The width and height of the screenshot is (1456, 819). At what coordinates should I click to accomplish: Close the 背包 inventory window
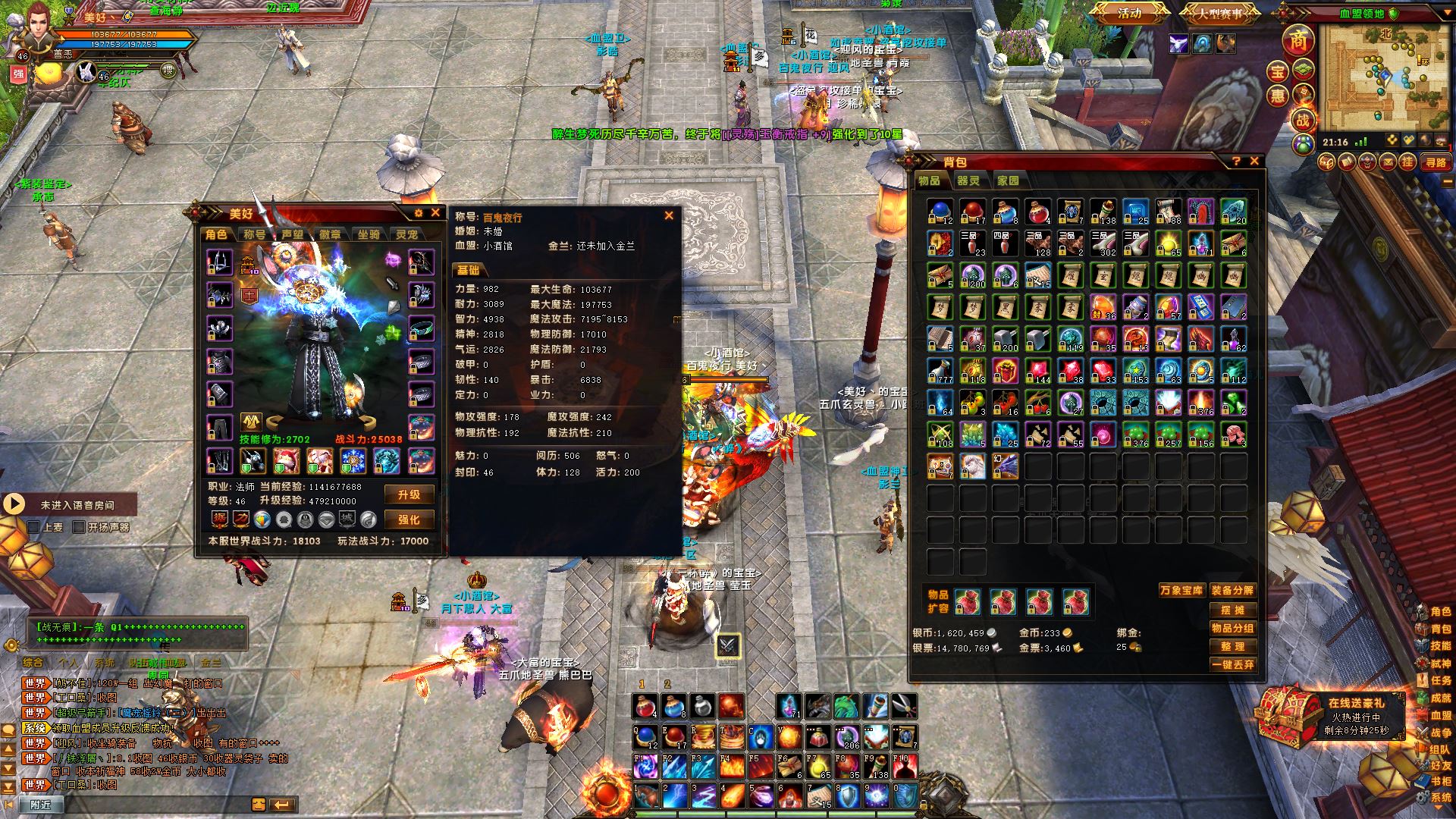(x=1254, y=161)
